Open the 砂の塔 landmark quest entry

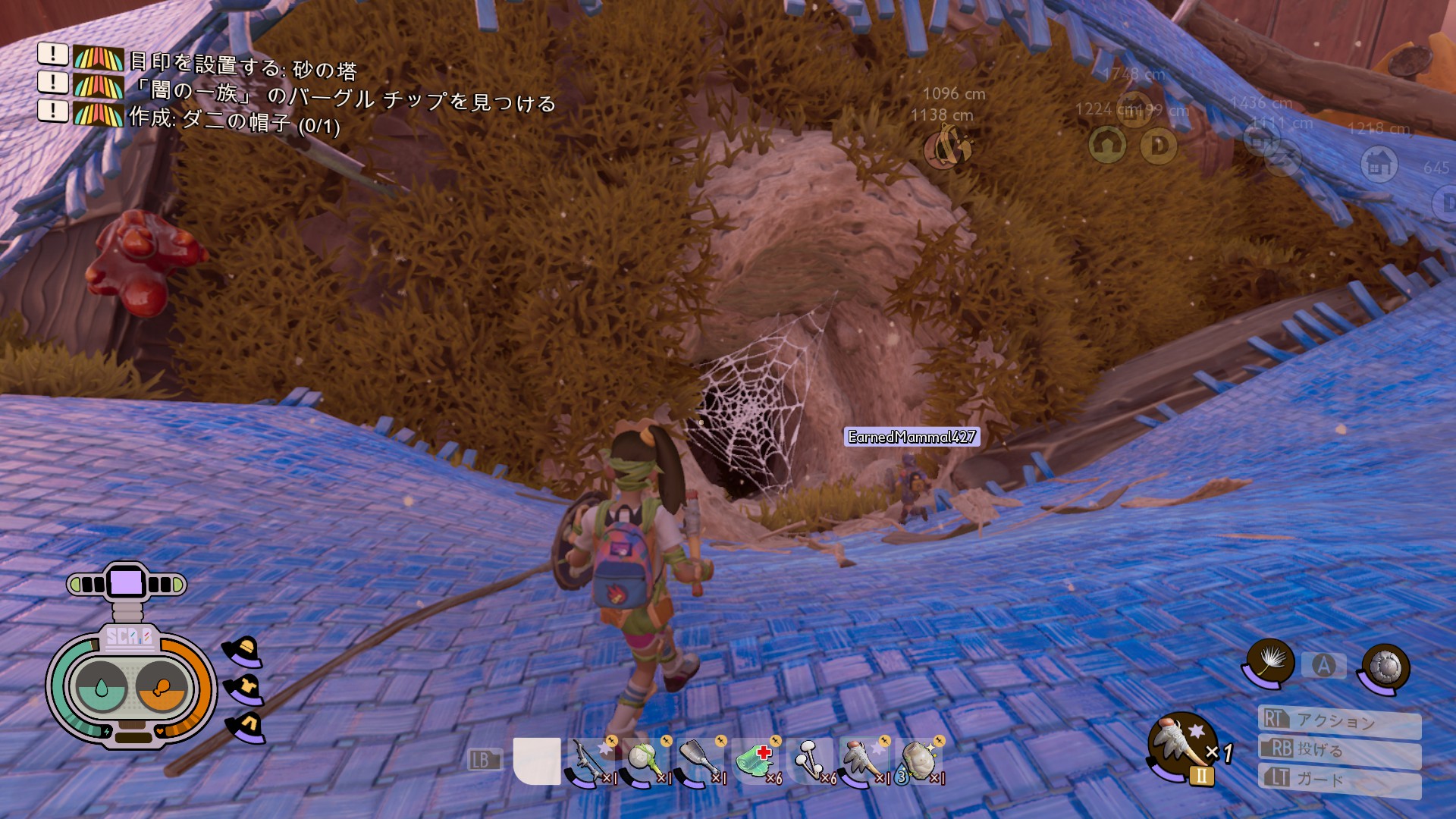[x=243, y=67]
